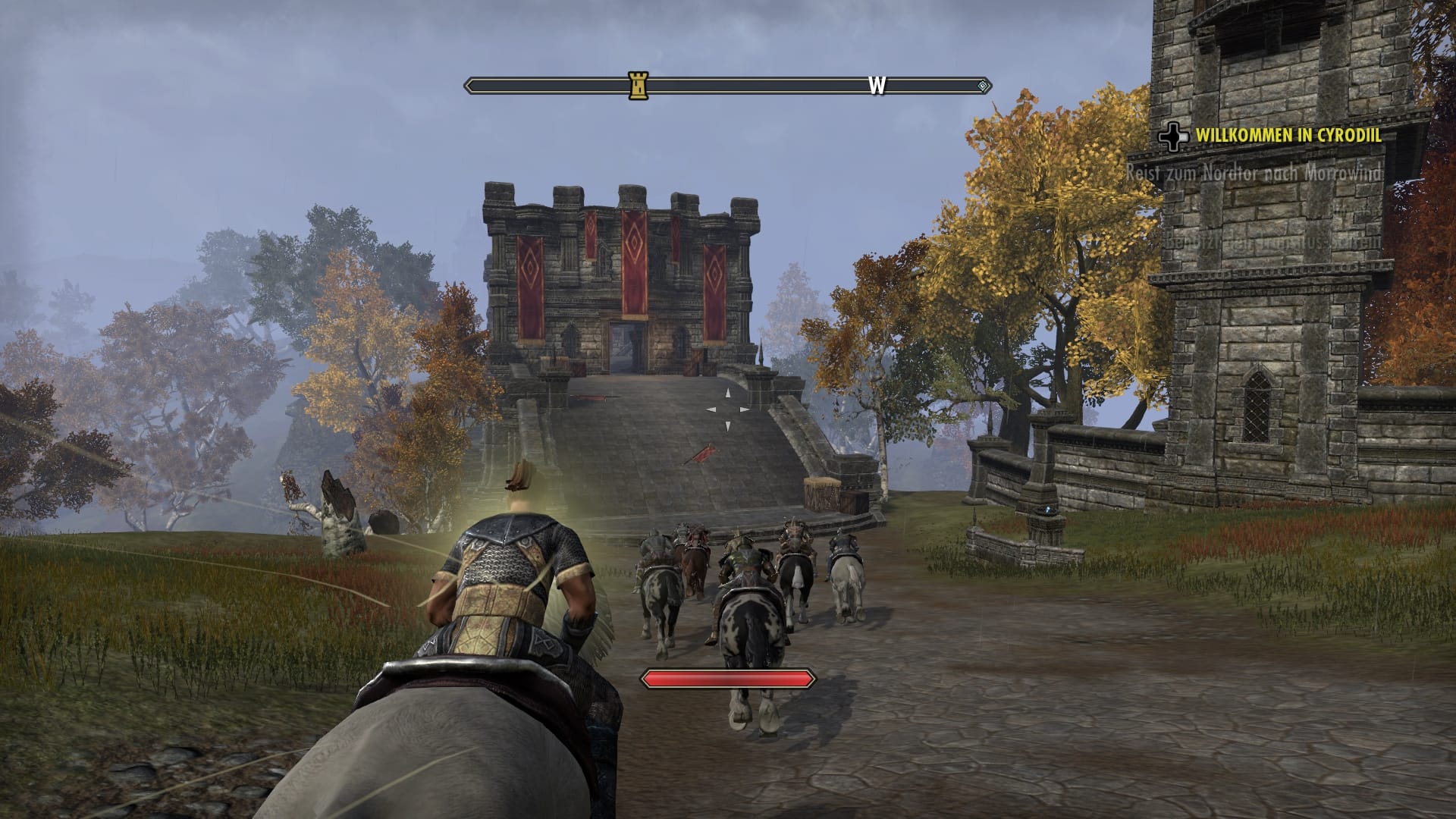
Task: Click the diamond waypoint at compass right end
Action: 983,86
